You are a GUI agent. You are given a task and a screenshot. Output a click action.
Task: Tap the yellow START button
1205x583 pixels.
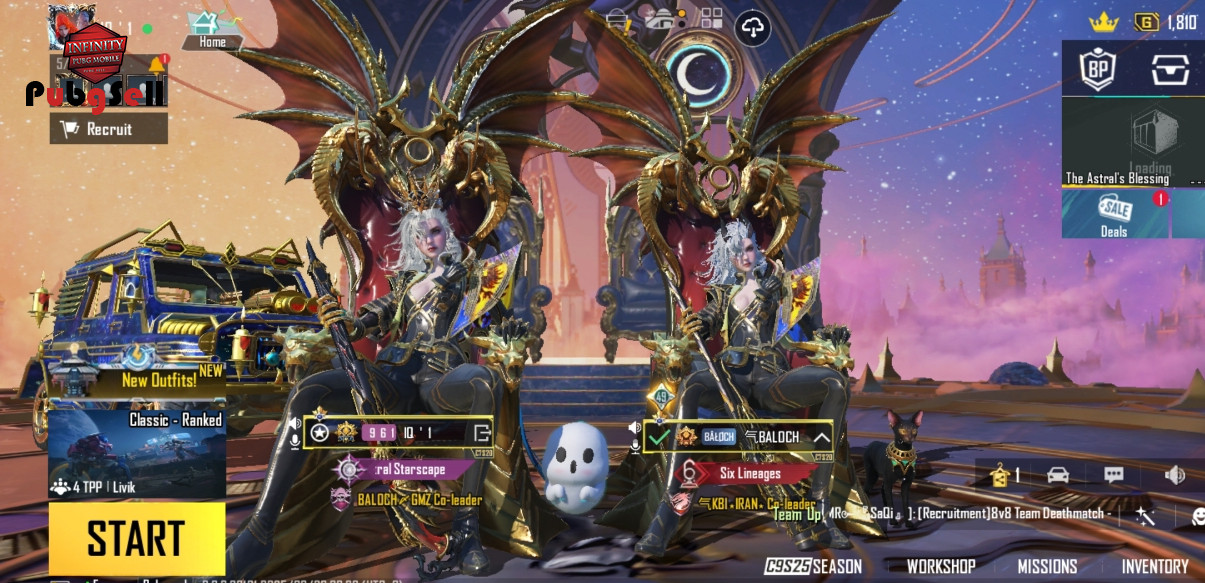click(x=137, y=538)
